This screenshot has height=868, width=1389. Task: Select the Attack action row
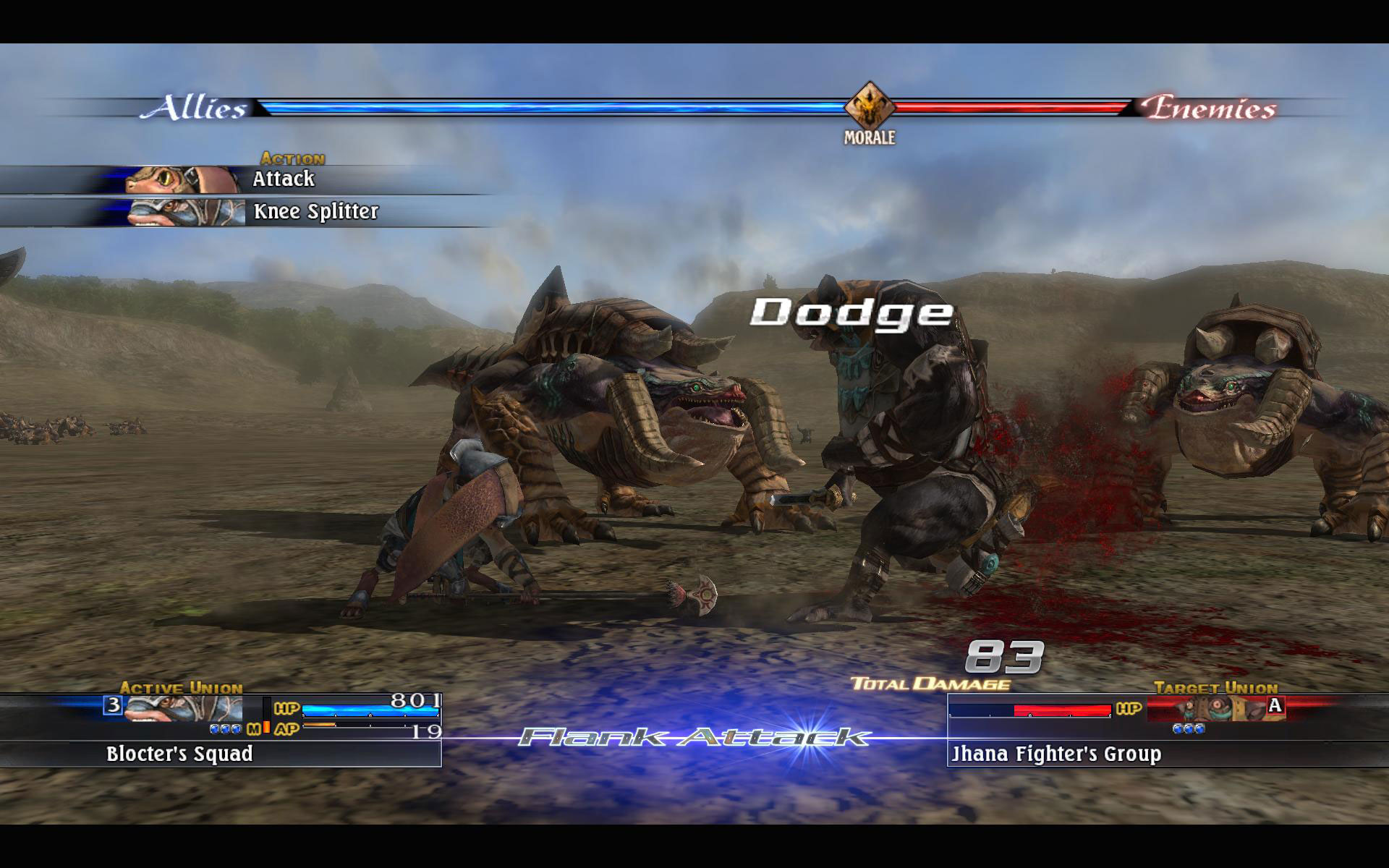pyautogui.click(x=282, y=179)
